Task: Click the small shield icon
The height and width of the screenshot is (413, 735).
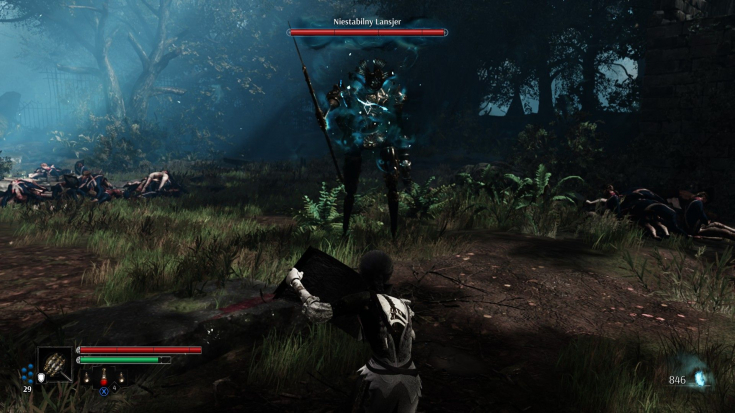Action: click(x=42, y=377)
